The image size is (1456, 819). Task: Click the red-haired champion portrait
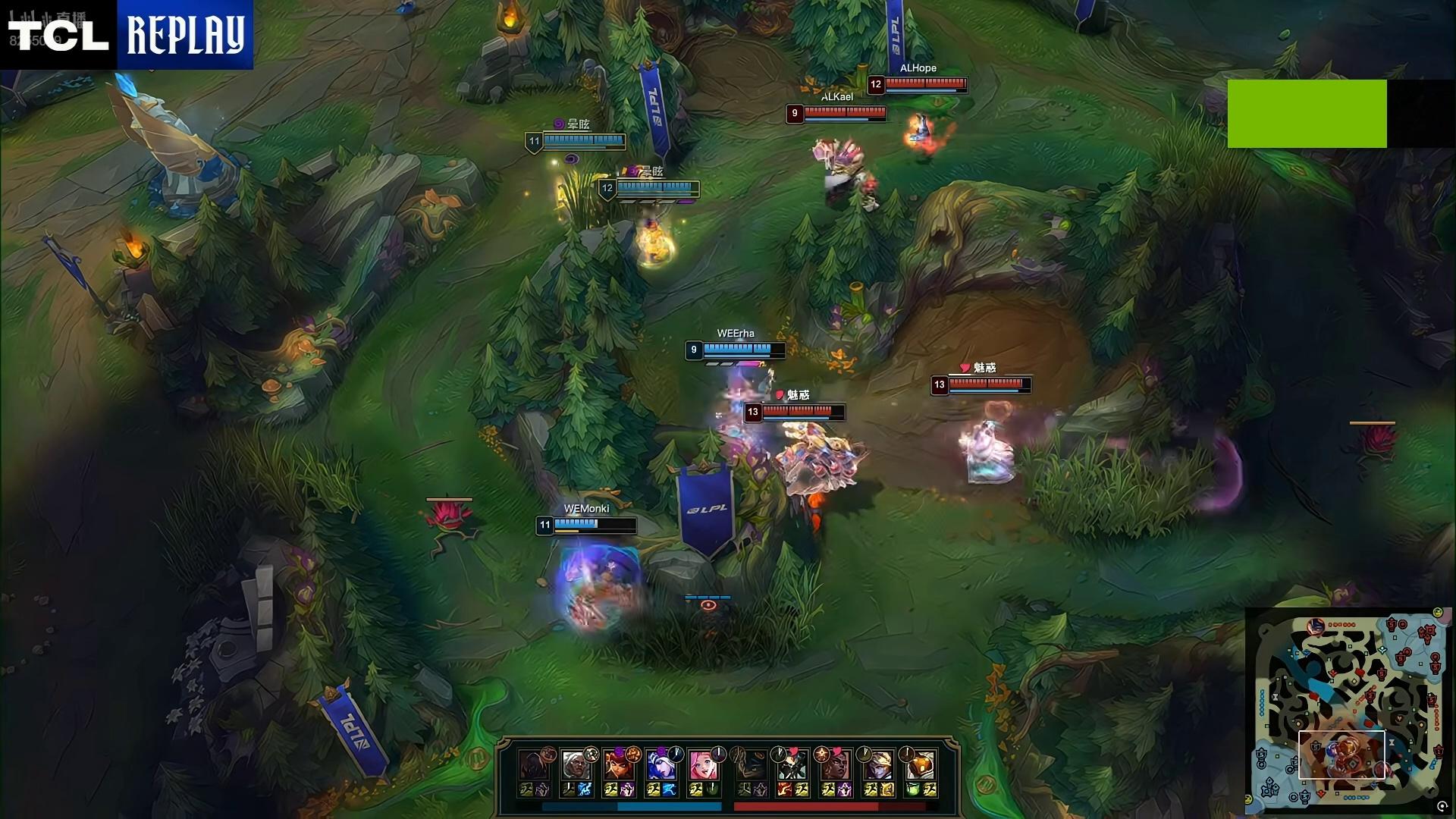(619, 766)
